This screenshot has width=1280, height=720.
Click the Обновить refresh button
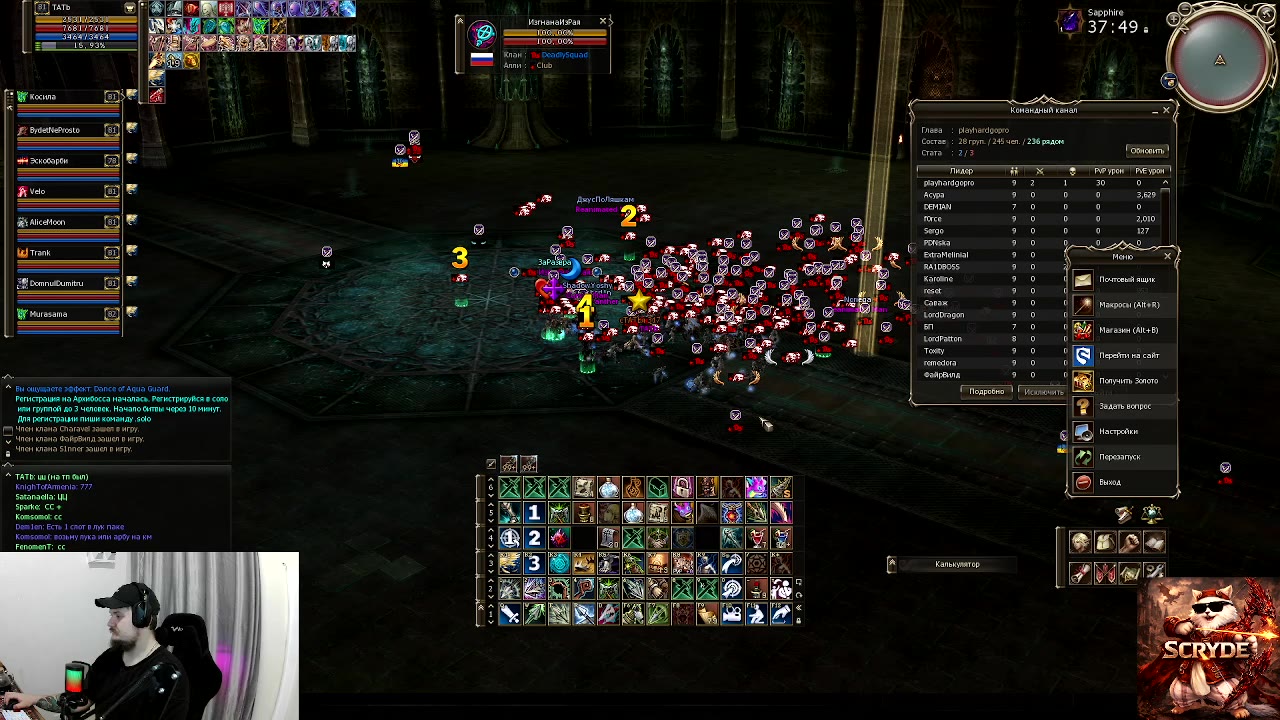tap(1146, 151)
